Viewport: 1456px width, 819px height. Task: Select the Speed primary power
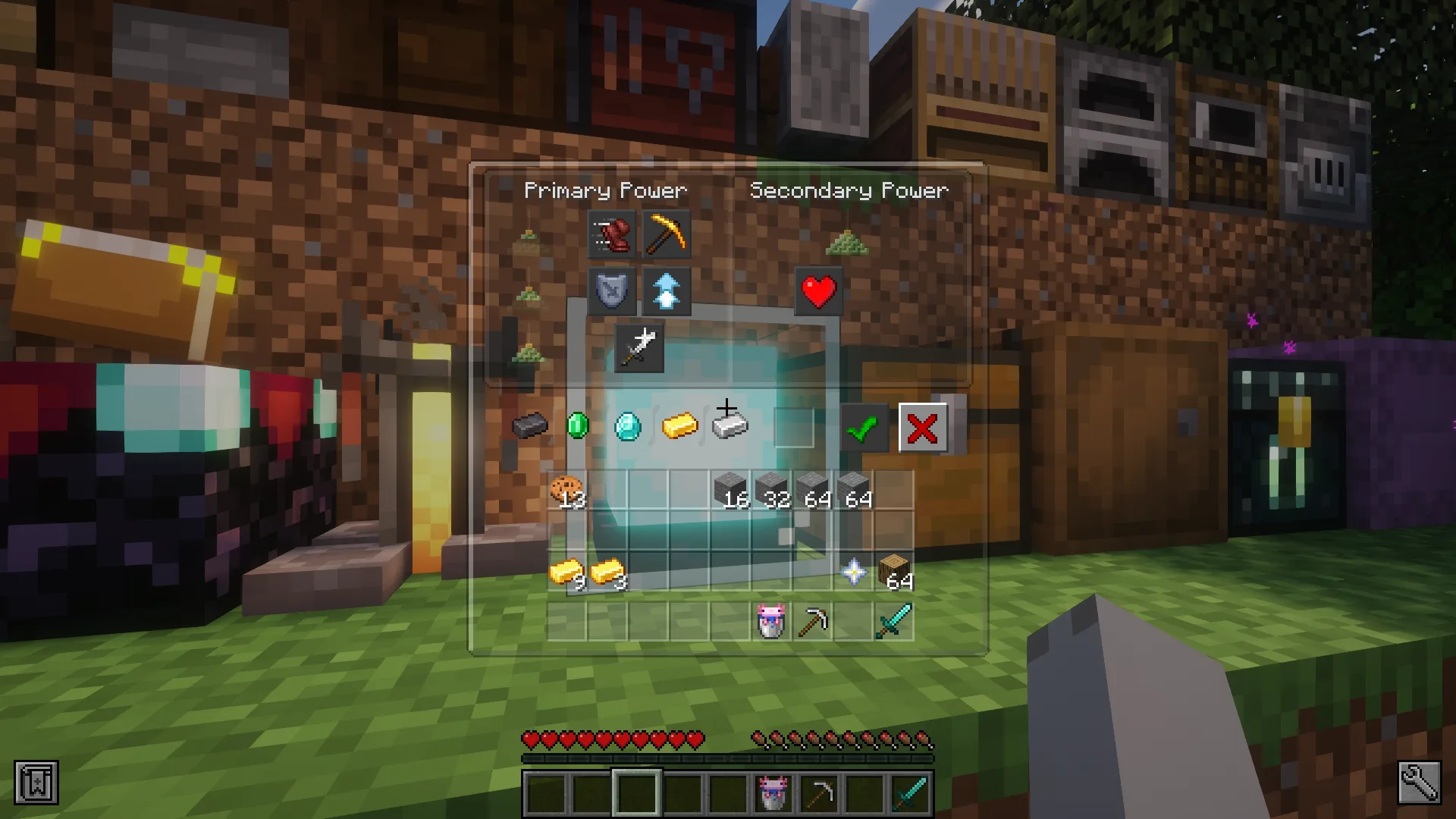pyautogui.click(x=610, y=235)
